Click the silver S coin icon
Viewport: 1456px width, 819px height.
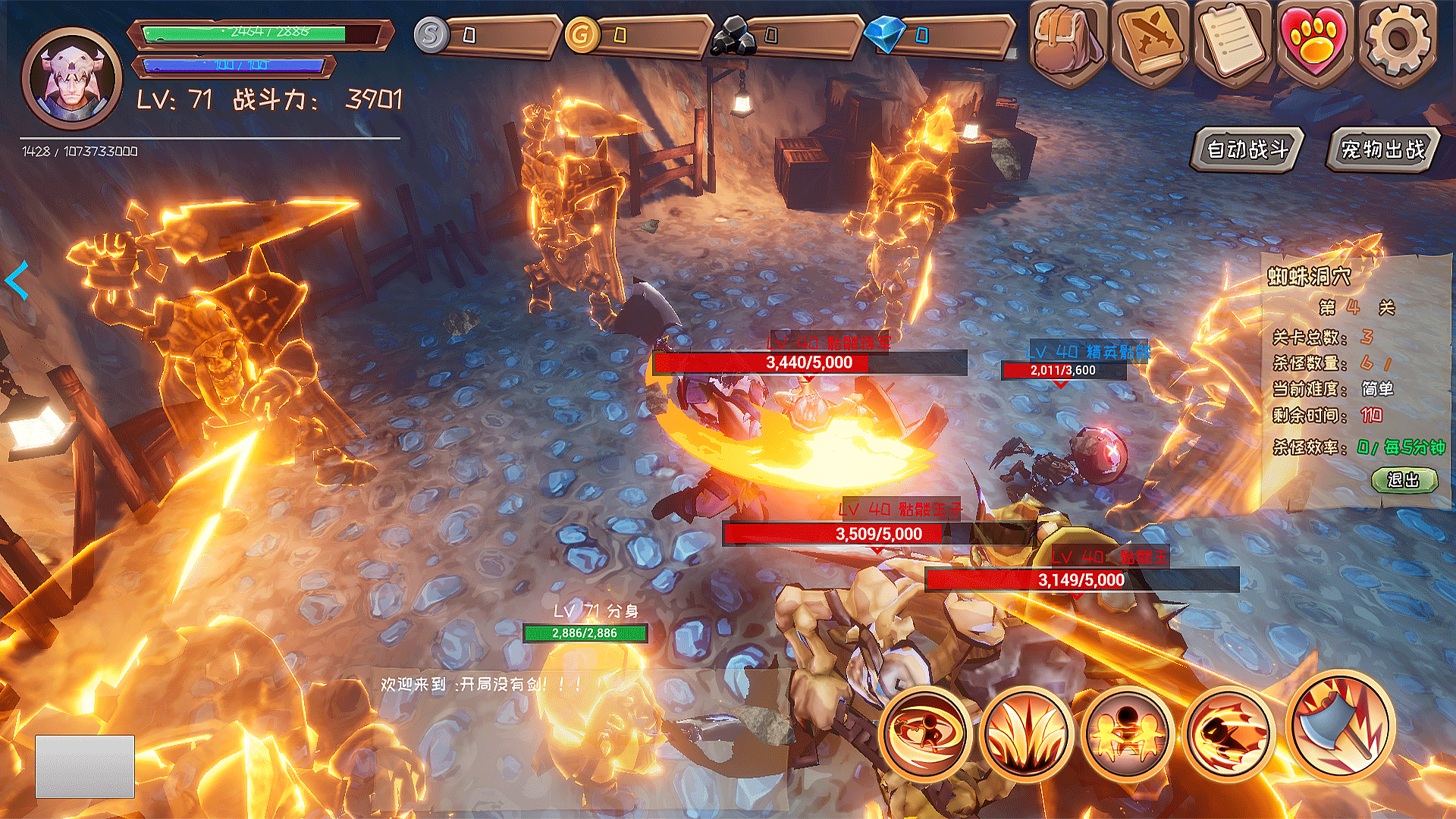tap(431, 35)
